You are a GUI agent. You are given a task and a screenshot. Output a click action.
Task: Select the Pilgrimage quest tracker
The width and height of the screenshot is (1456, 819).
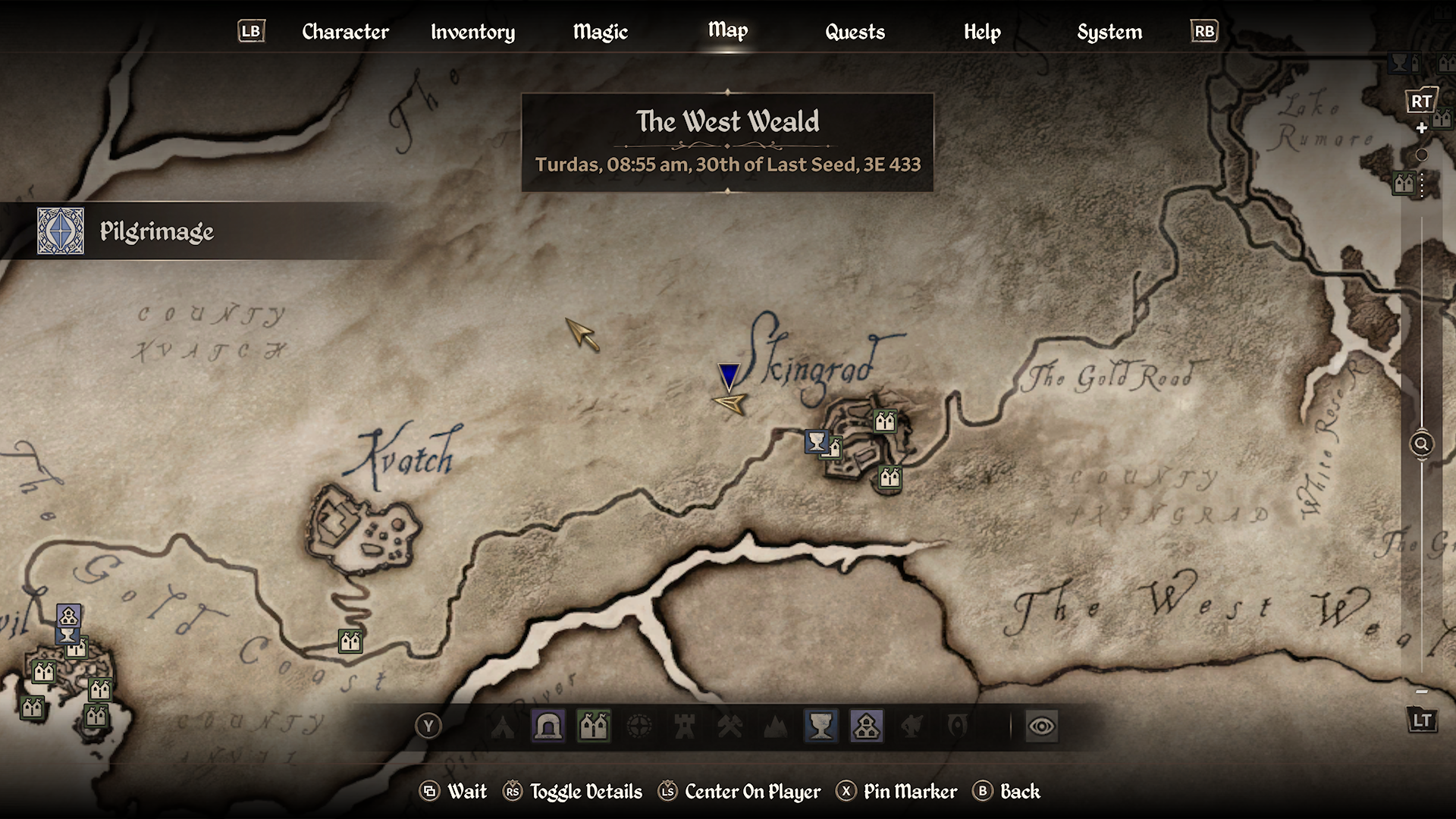coord(155,231)
